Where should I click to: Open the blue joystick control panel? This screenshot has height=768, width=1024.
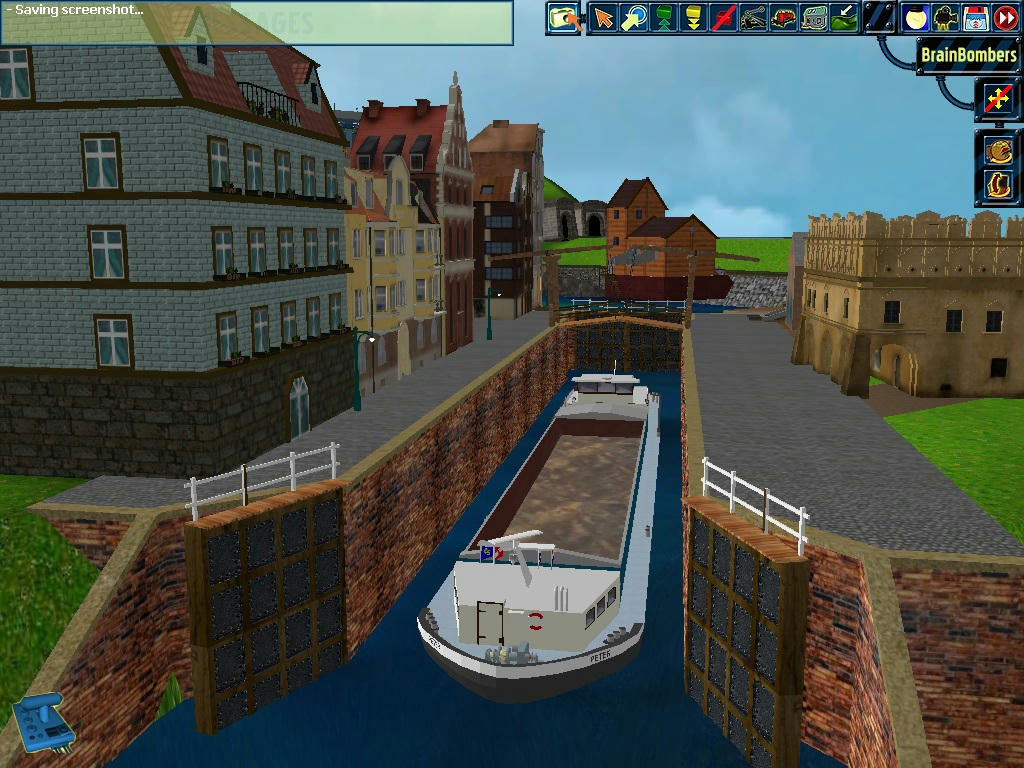(38, 722)
